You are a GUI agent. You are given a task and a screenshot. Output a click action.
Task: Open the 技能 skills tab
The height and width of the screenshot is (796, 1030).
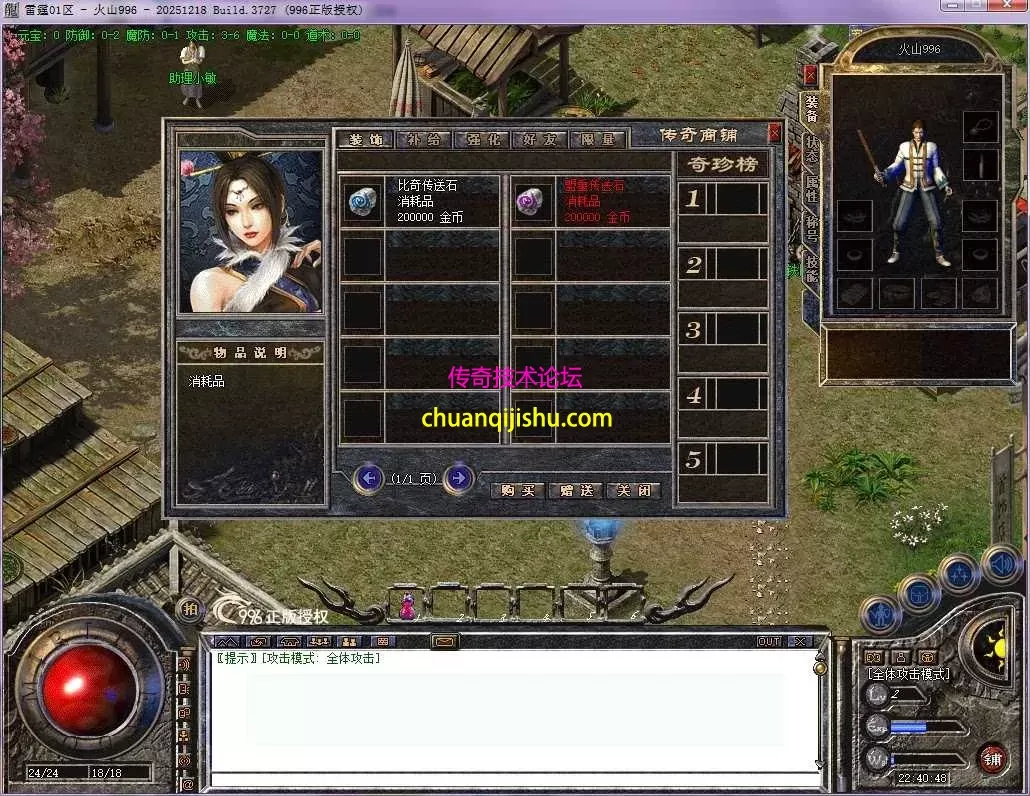(x=811, y=268)
